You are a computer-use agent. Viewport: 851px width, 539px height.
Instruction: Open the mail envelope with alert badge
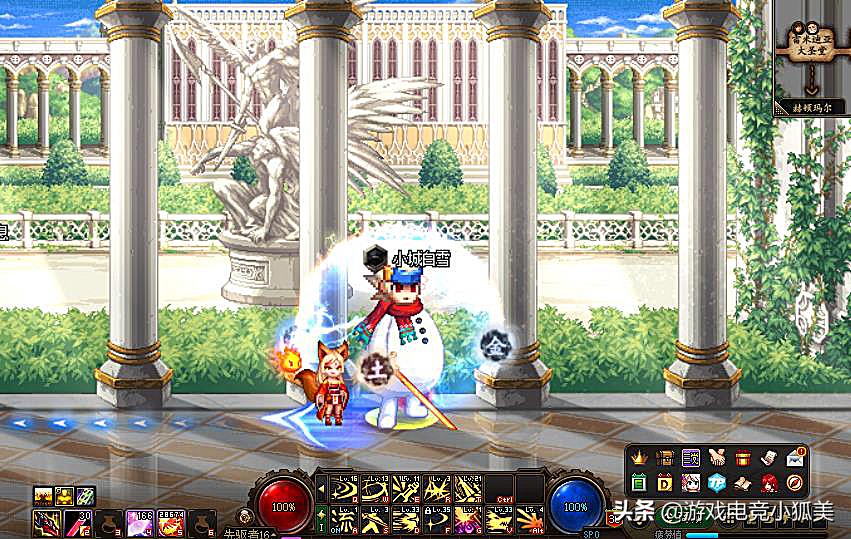[x=795, y=458]
